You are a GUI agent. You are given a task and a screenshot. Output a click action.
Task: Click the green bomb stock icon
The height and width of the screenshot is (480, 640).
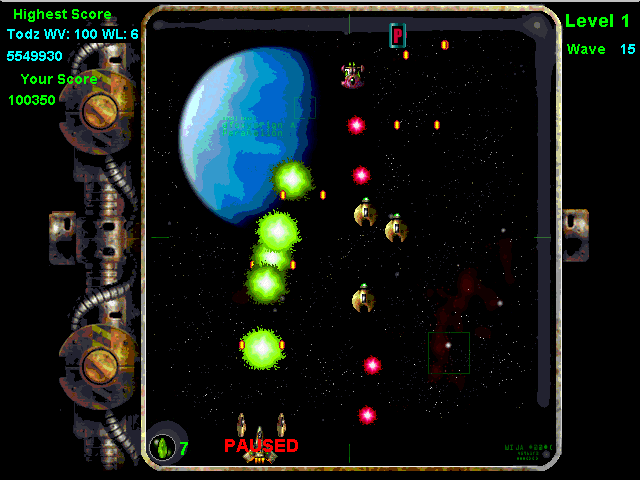[x=162, y=448]
